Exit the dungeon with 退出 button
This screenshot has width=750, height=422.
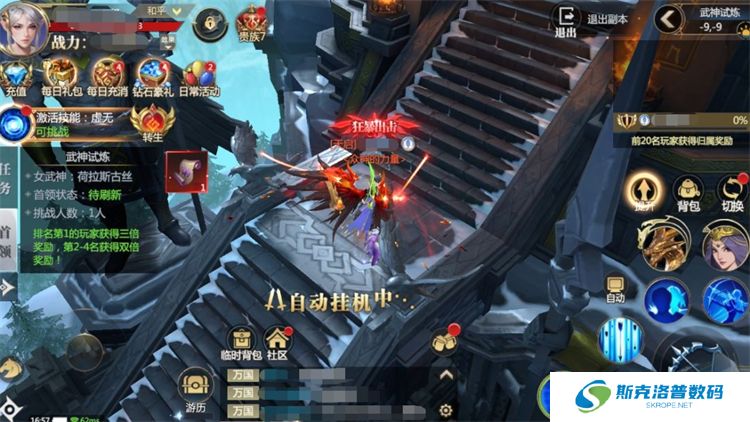coord(566,19)
